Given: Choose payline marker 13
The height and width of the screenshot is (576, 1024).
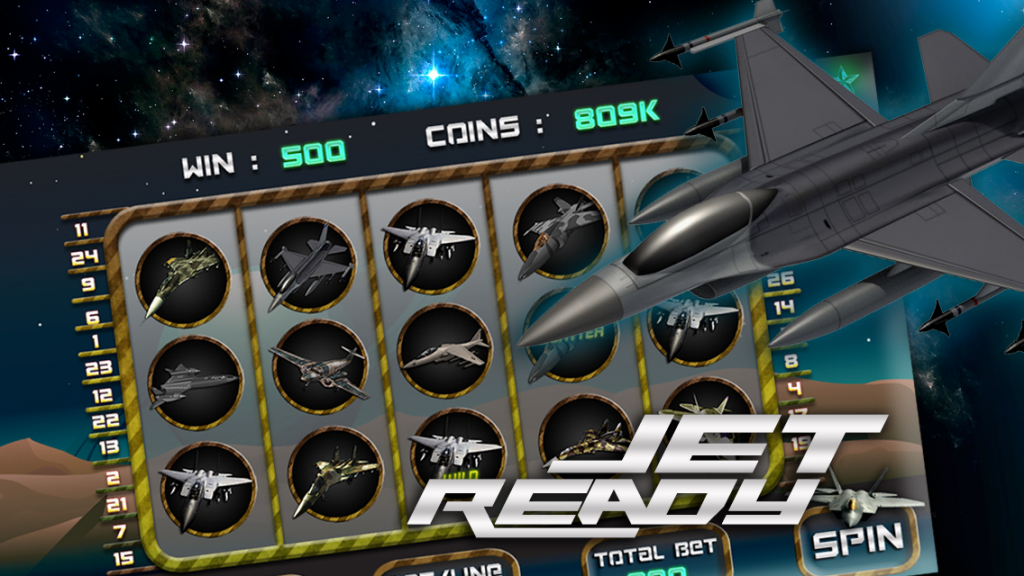Looking at the screenshot, I should (108, 447).
